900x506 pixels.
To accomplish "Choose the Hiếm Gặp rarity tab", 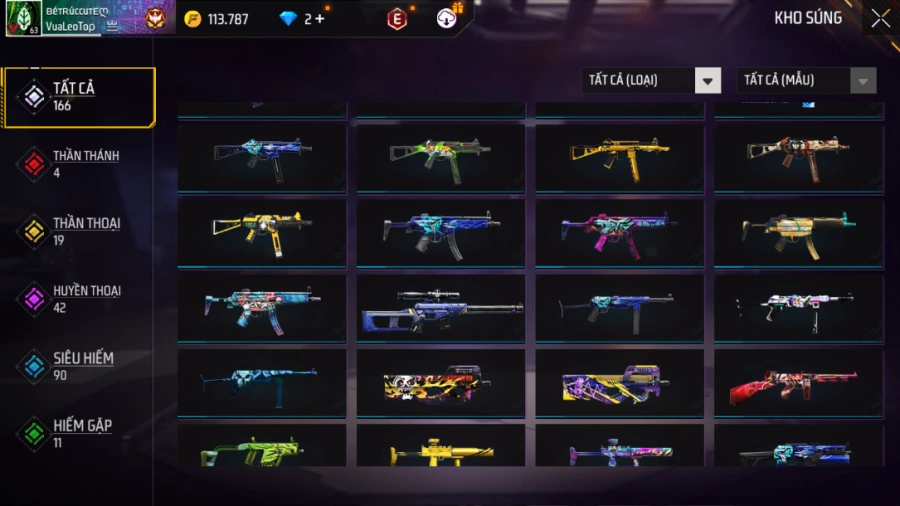I will [80, 433].
